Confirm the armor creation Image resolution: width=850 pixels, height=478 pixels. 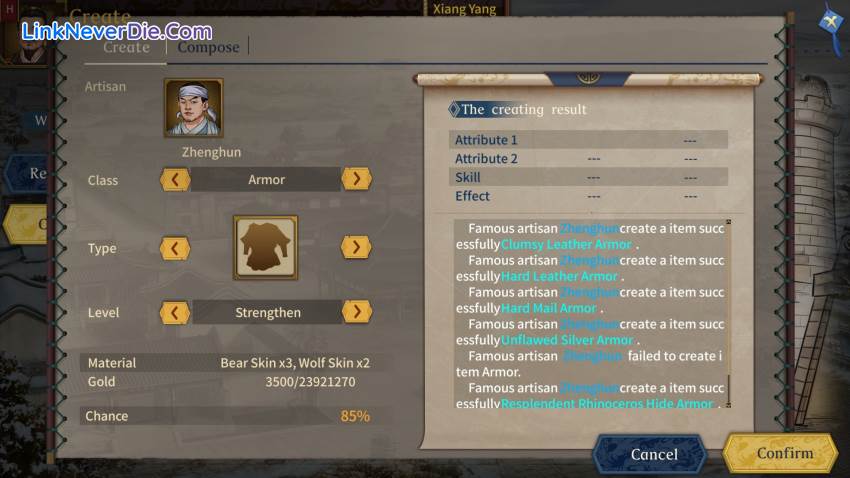[784, 453]
